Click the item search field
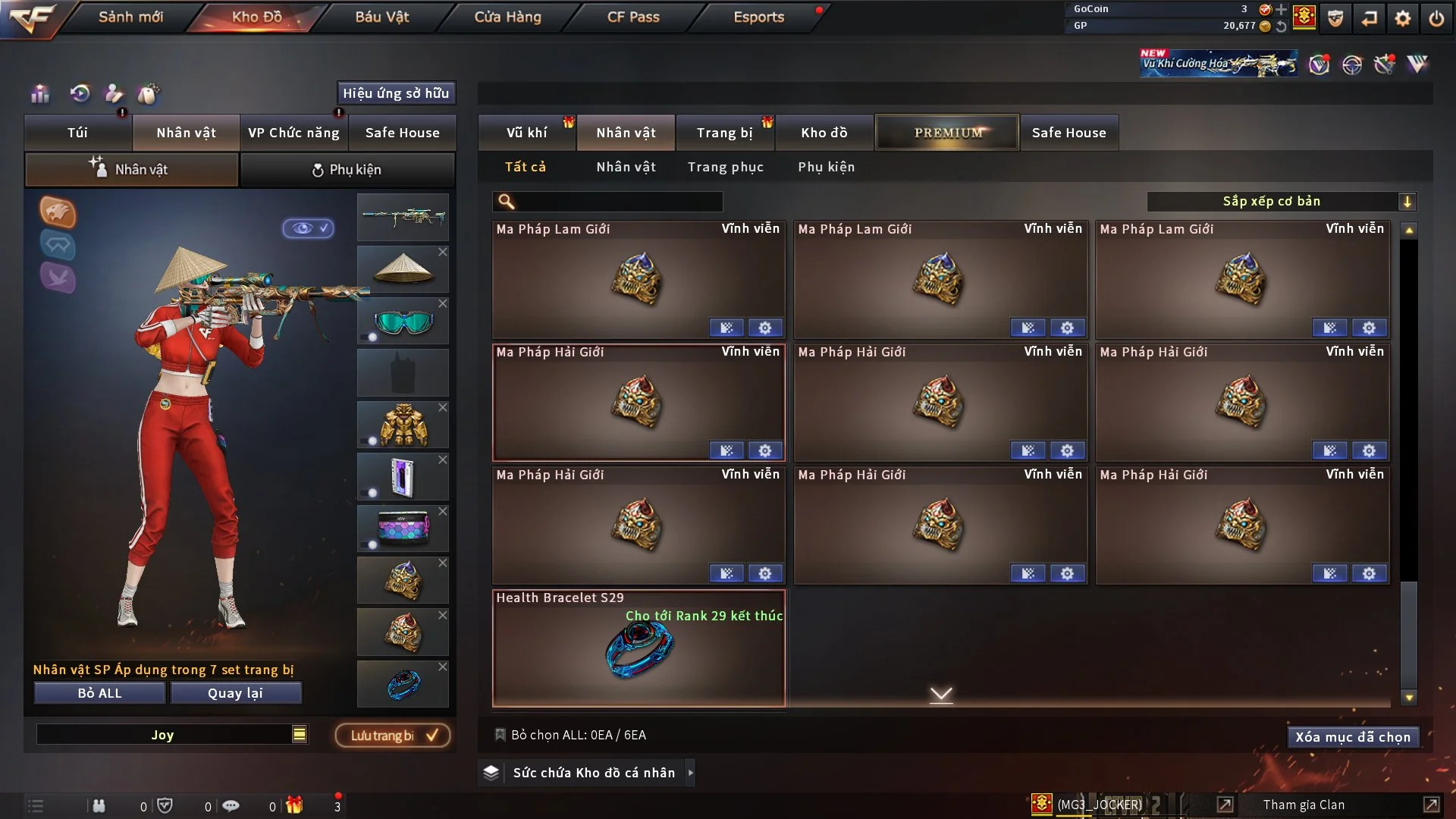Screen dimensions: 1456x819 point(618,201)
